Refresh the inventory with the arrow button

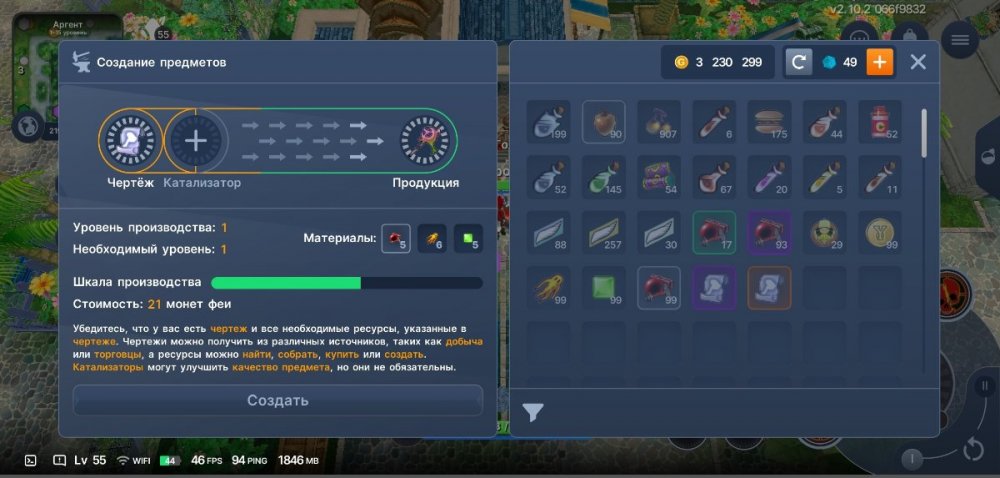(x=798, y=62)
